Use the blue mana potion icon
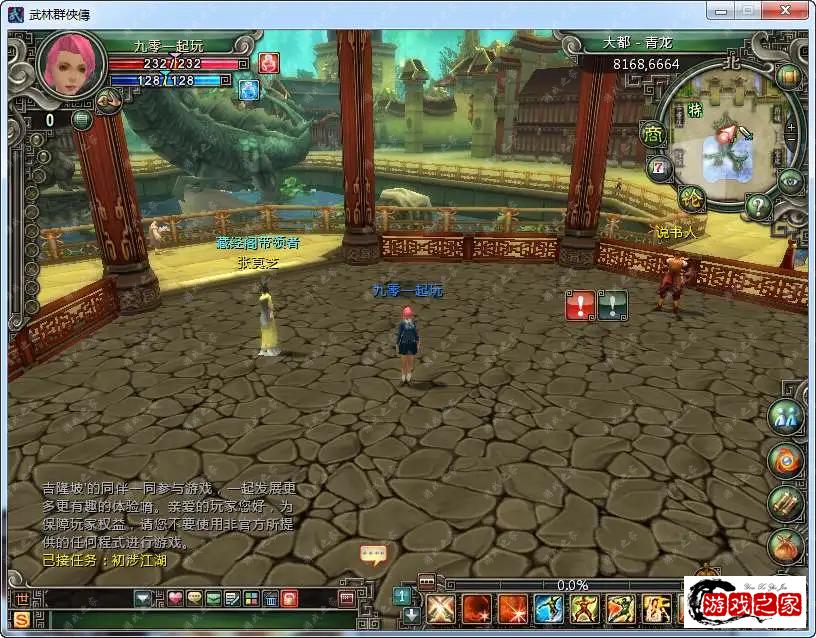 pos(248,89)
